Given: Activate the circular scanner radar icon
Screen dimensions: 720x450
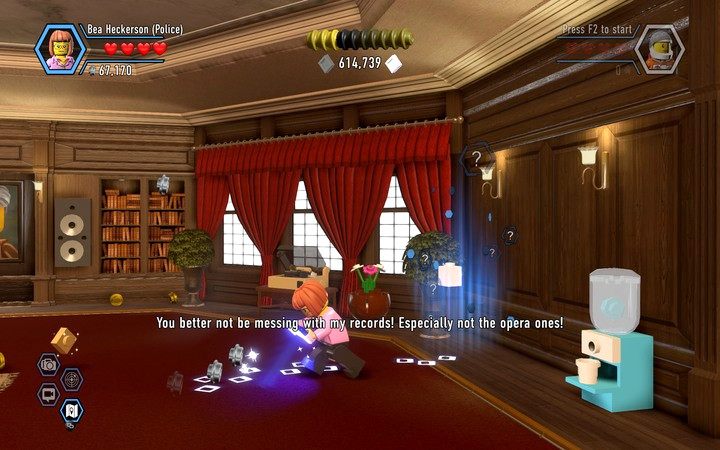Looking at the screenshot, I should (x=72, y=379).
